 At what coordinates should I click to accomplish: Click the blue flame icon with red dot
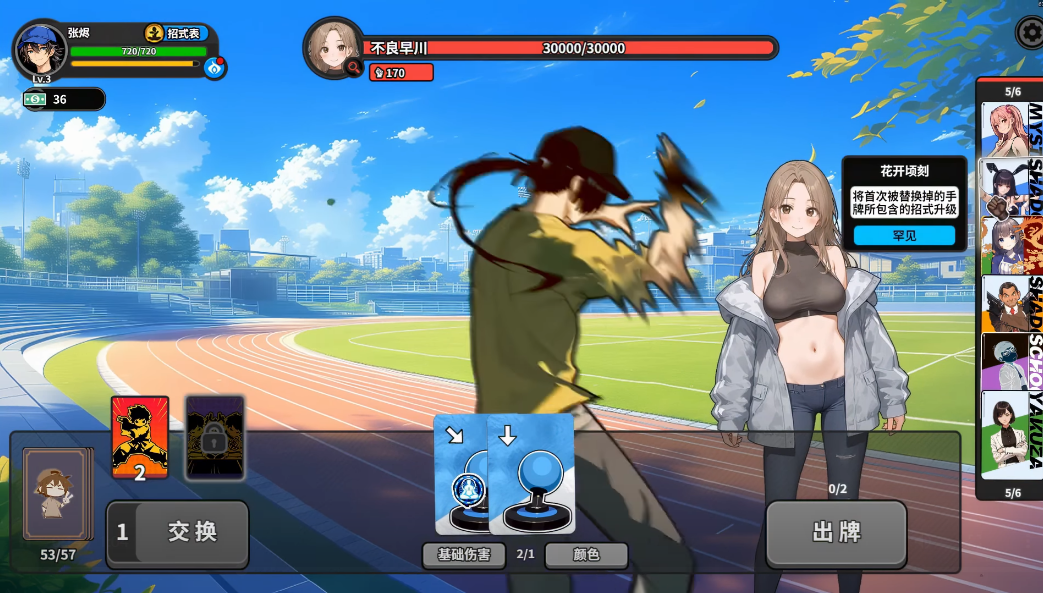(x=215, y=67)
